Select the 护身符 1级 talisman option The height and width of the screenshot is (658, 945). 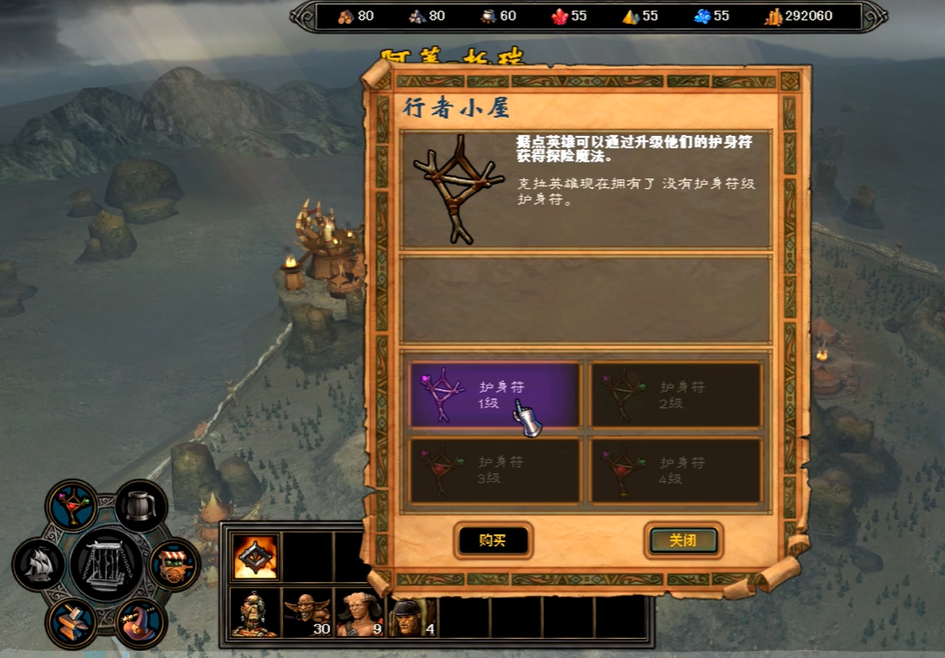pos(495,395)
